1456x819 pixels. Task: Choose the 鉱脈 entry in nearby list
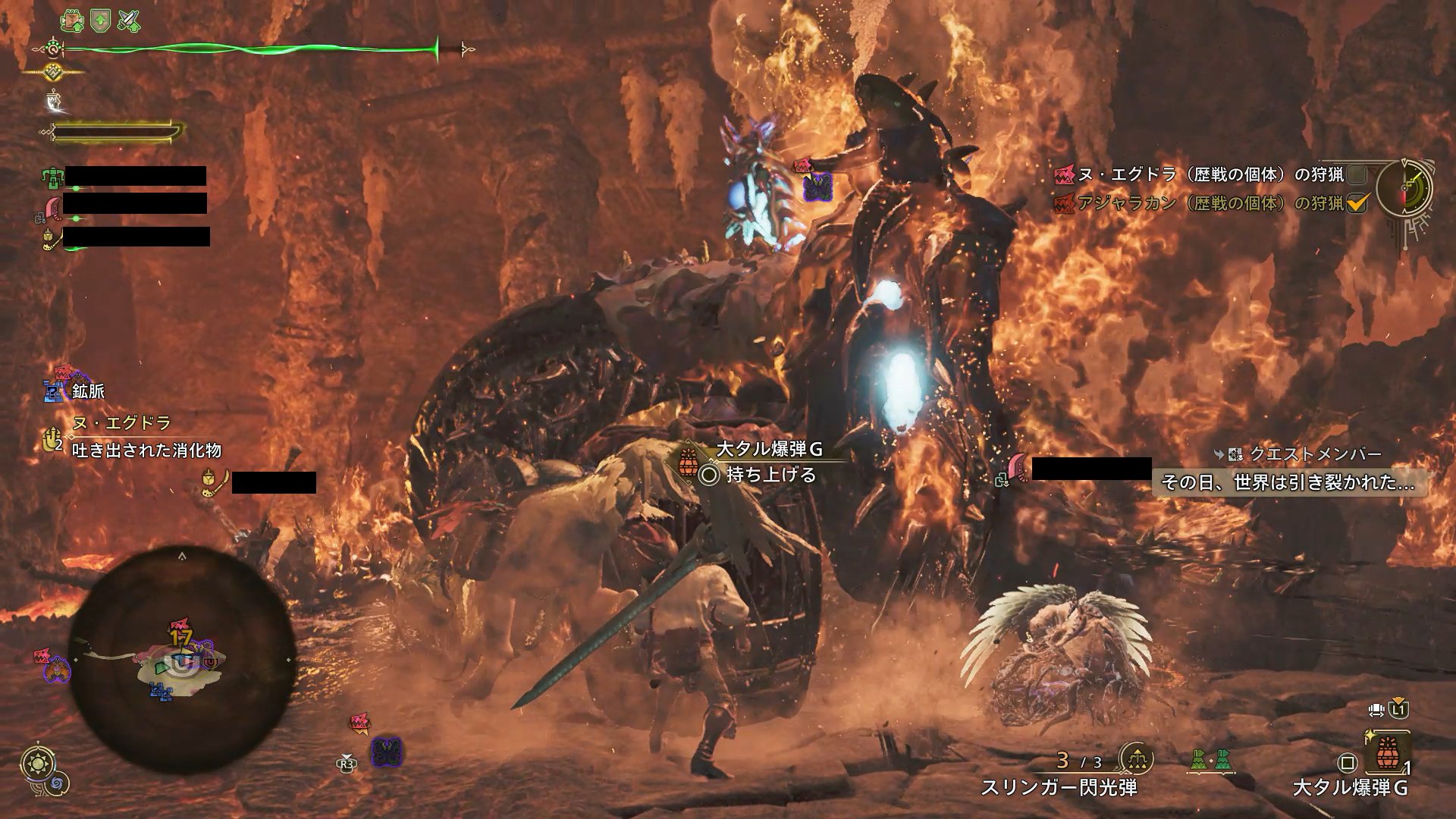click(88, 391)
